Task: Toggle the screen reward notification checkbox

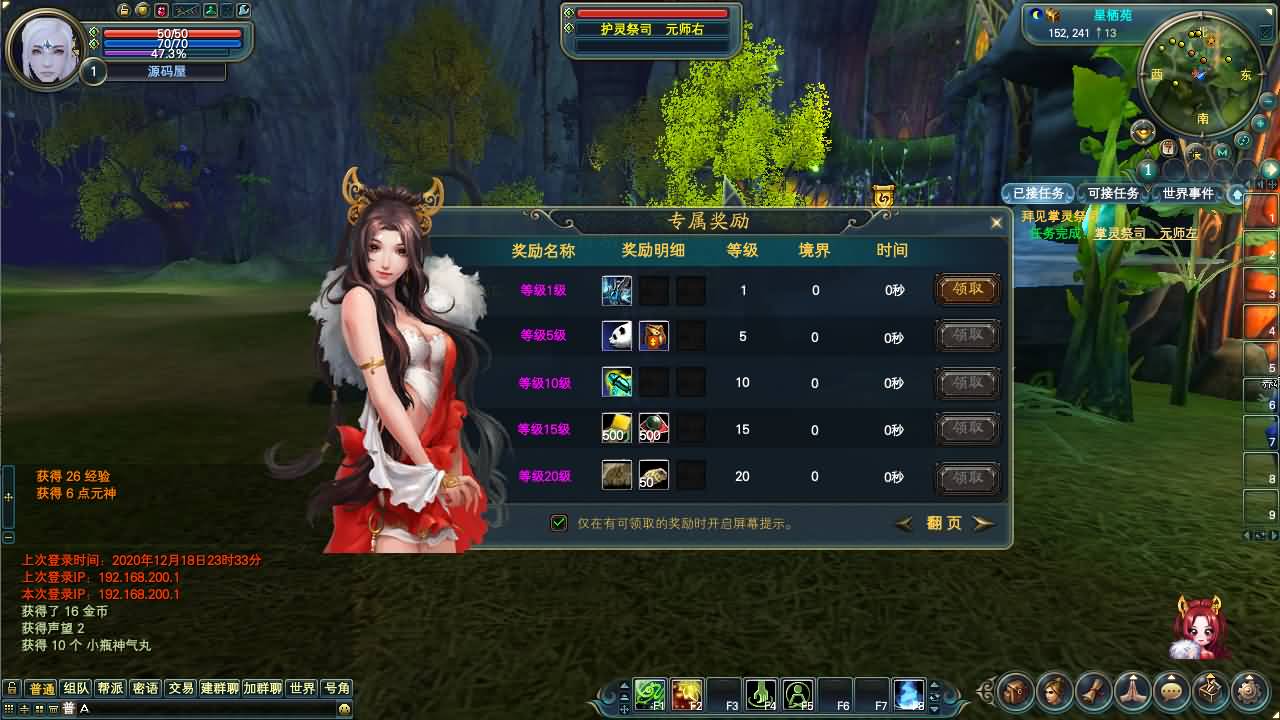Action: click(558, 522)
